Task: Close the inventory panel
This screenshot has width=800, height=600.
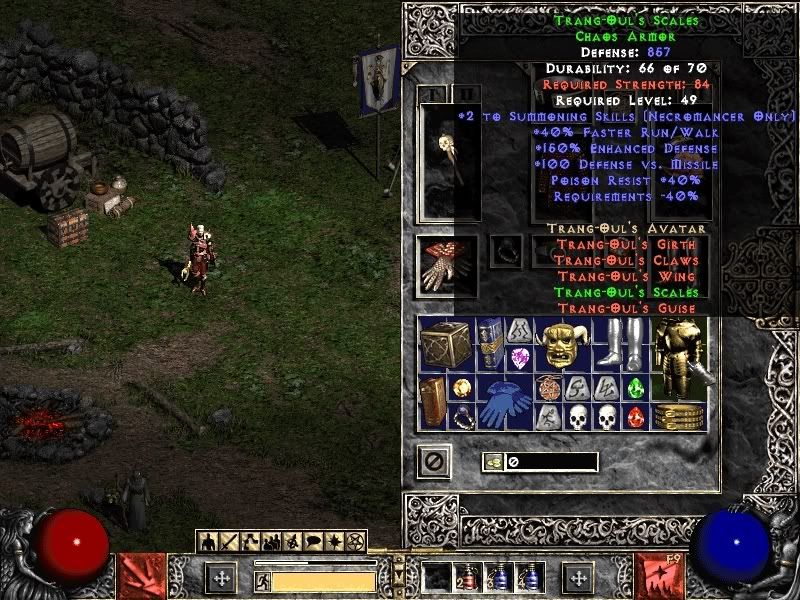Action: click(434, 461)
